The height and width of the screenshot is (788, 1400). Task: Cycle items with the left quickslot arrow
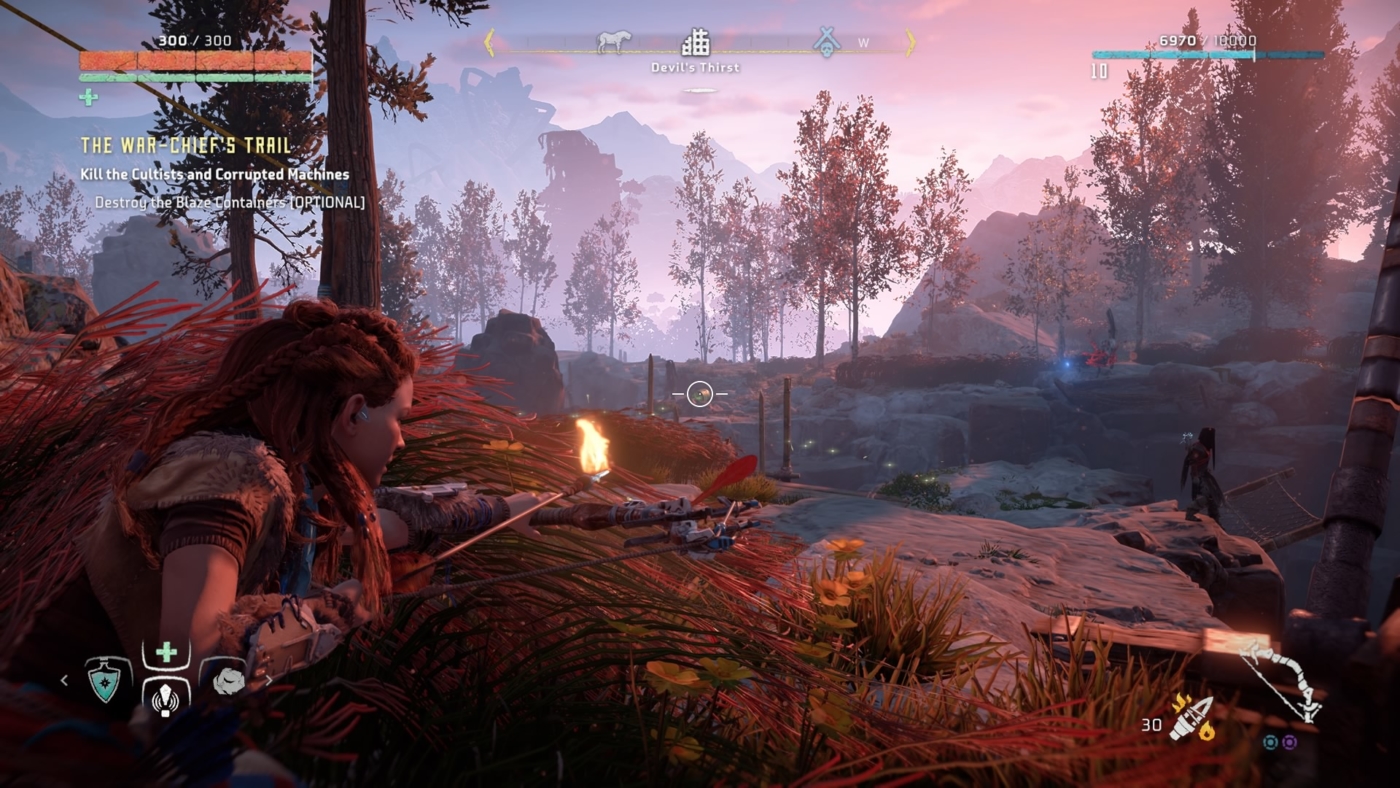[64, 681]
